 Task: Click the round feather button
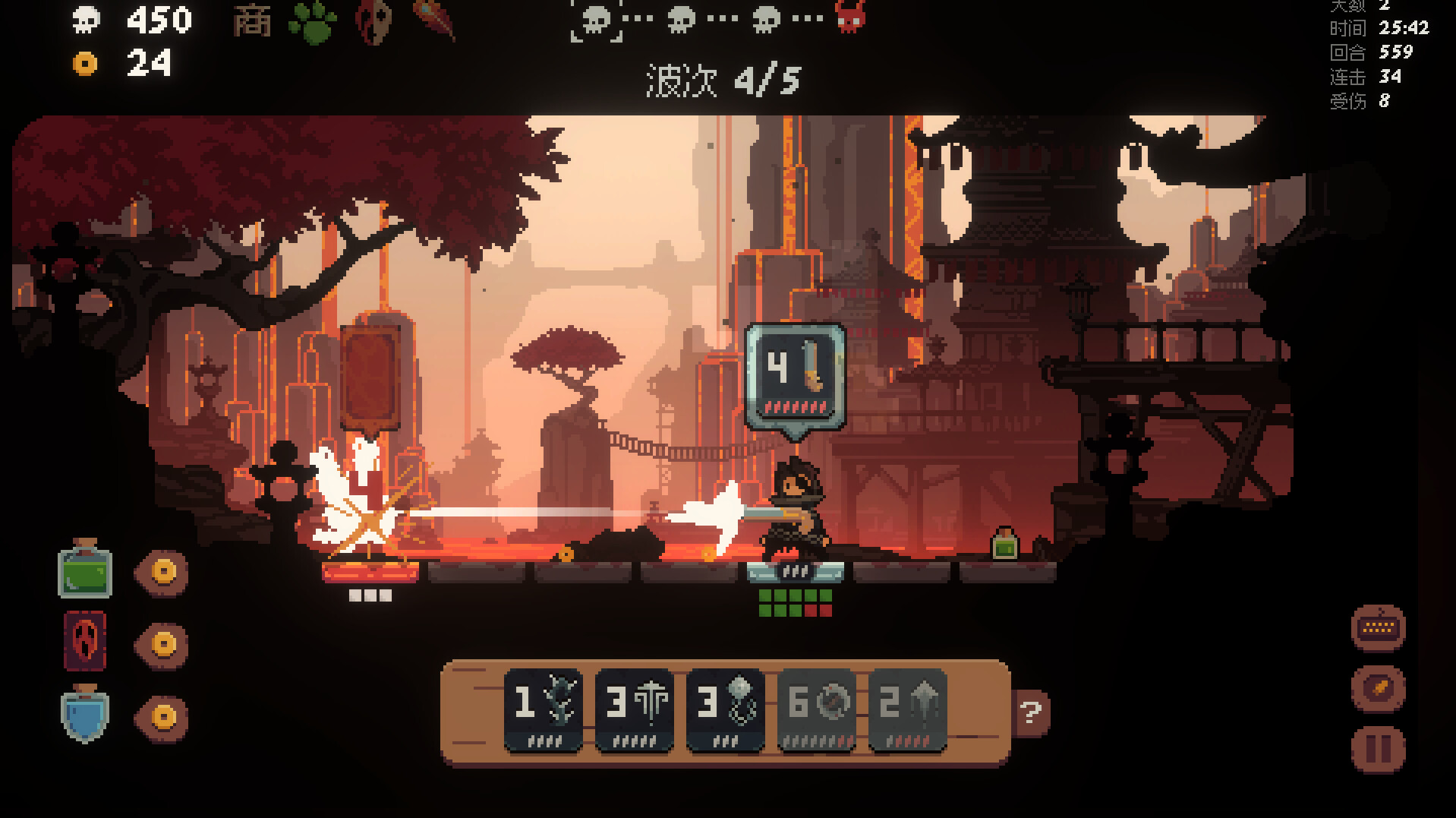click(x=1378, y=688)
